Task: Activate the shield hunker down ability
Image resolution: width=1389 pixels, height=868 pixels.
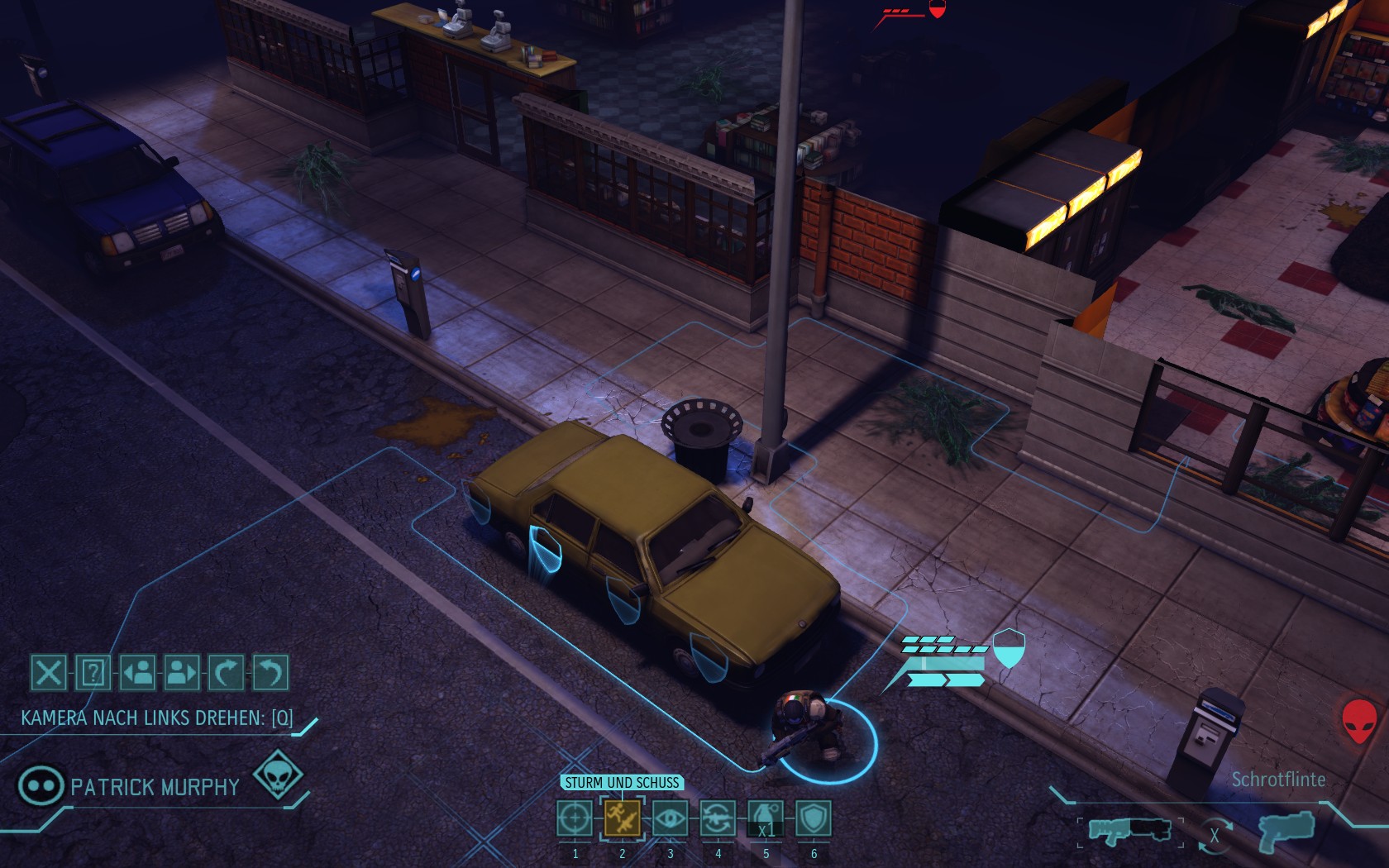Action: (814, 819)
